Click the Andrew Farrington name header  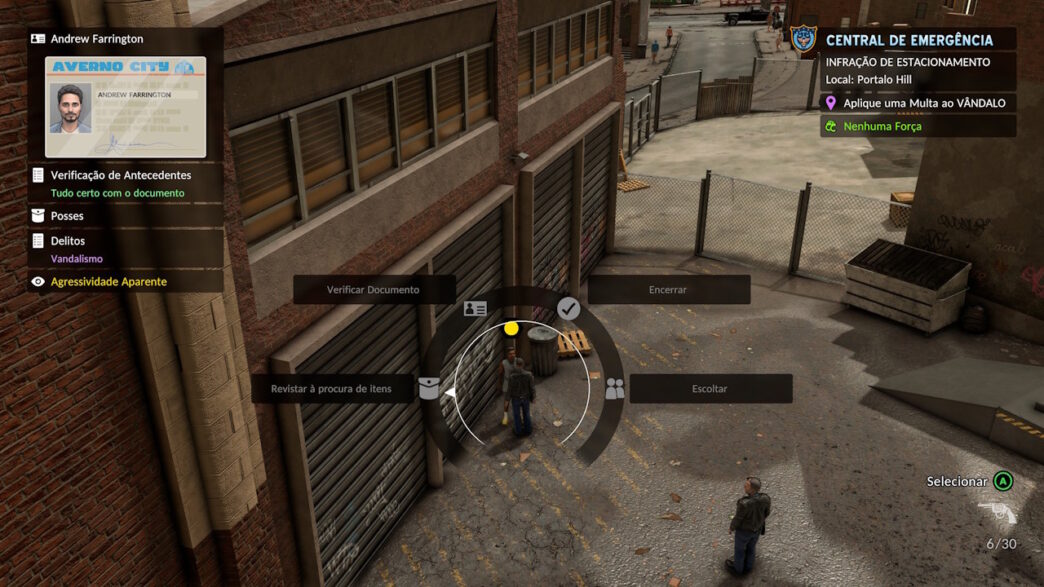[x=97, y=39]
